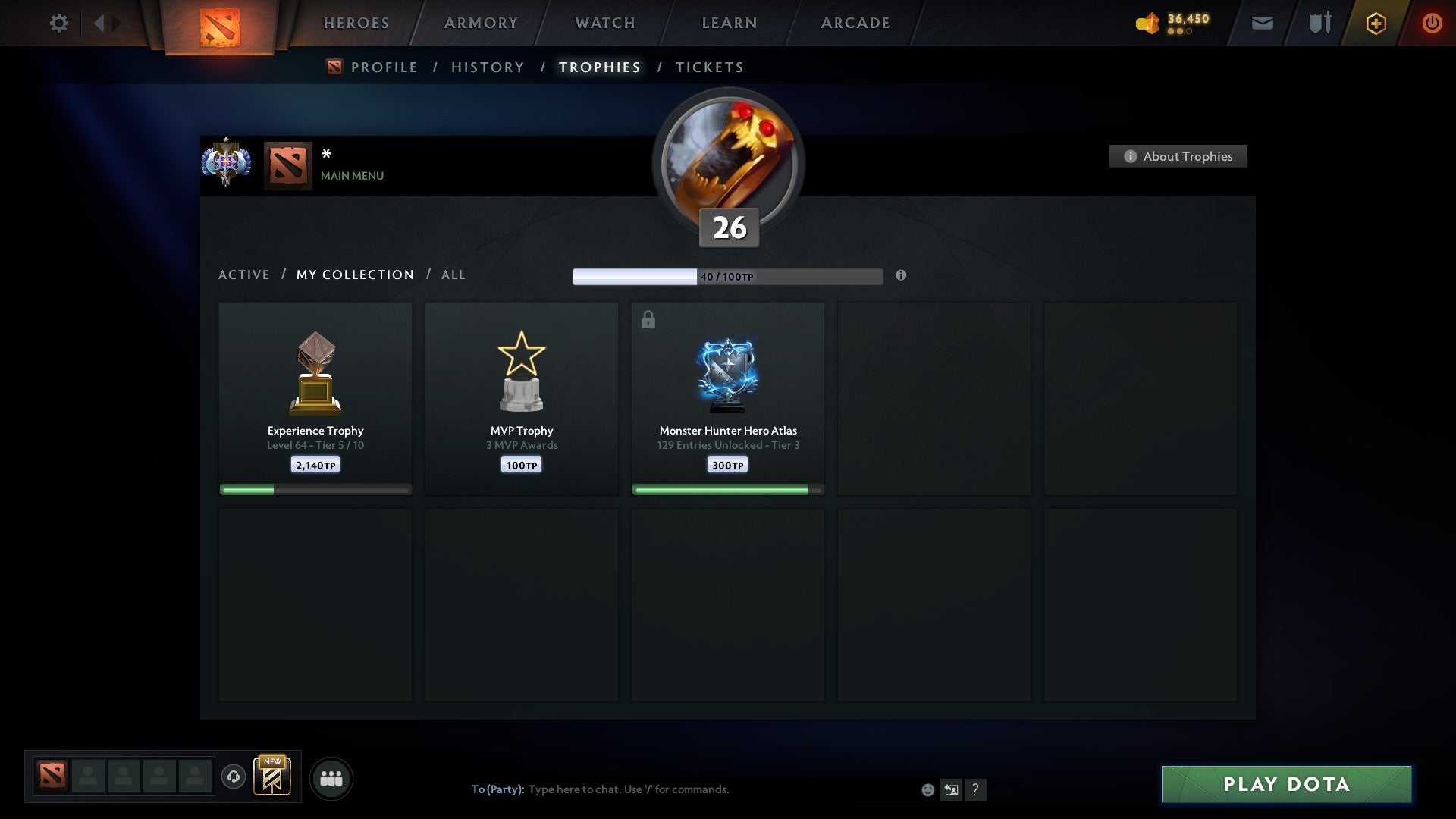Click the locked padlock on Monster Hunter Hero Atlas
Screen dimensions: 1456x819
(x=648, y=319)
